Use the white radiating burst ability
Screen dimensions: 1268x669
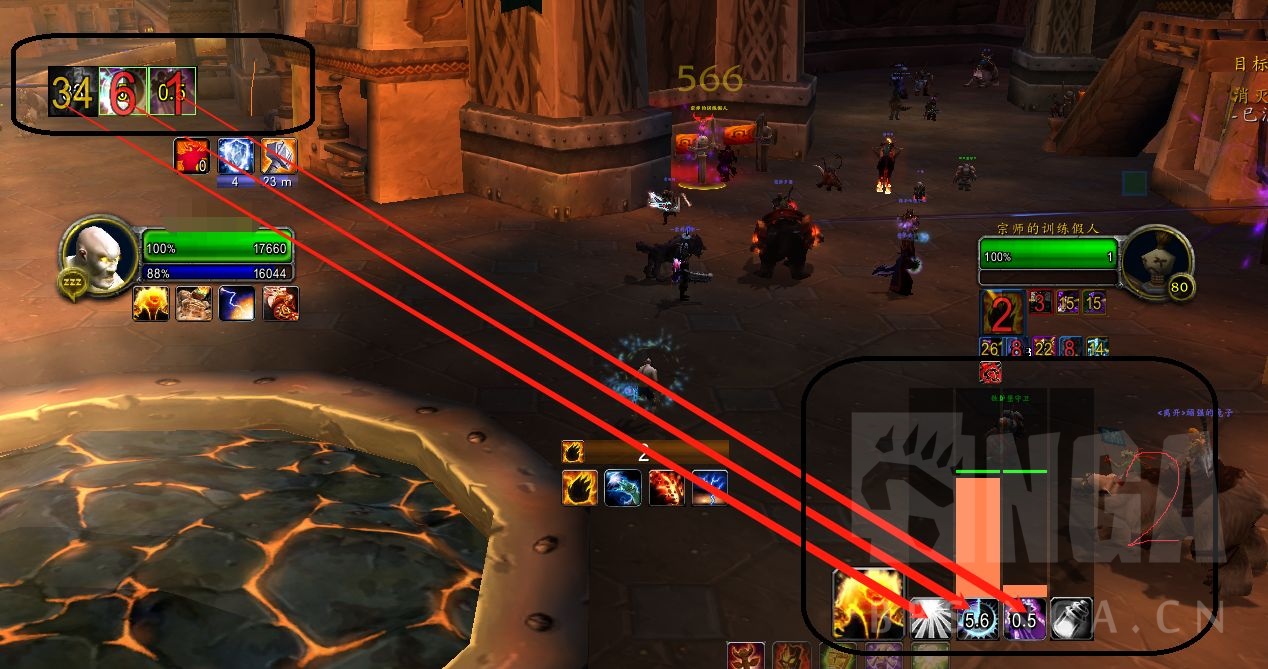(930, 618)
